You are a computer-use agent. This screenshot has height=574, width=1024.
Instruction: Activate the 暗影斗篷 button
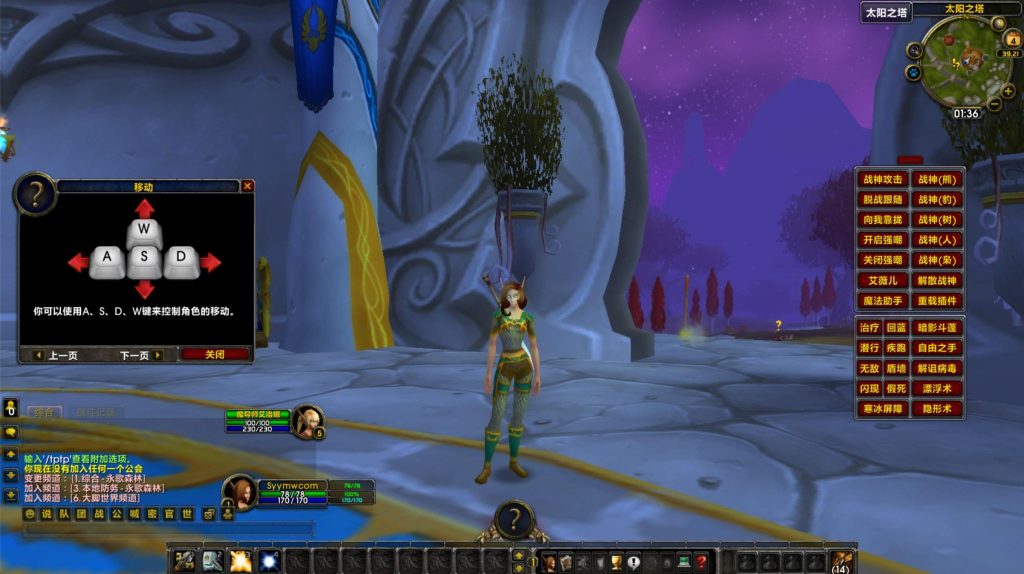pyautogui.click(x=937, y=328)
